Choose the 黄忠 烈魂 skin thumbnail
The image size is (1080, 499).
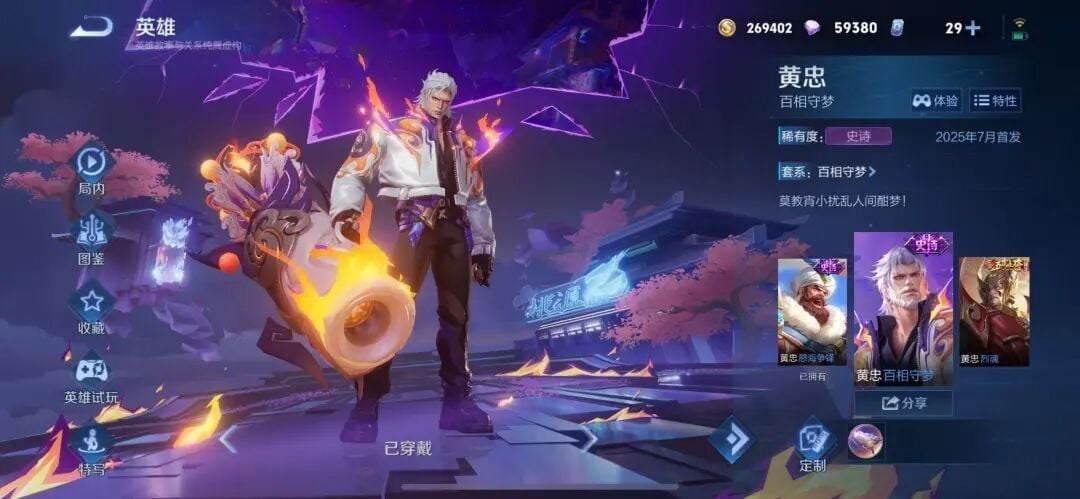coord(994,311)
